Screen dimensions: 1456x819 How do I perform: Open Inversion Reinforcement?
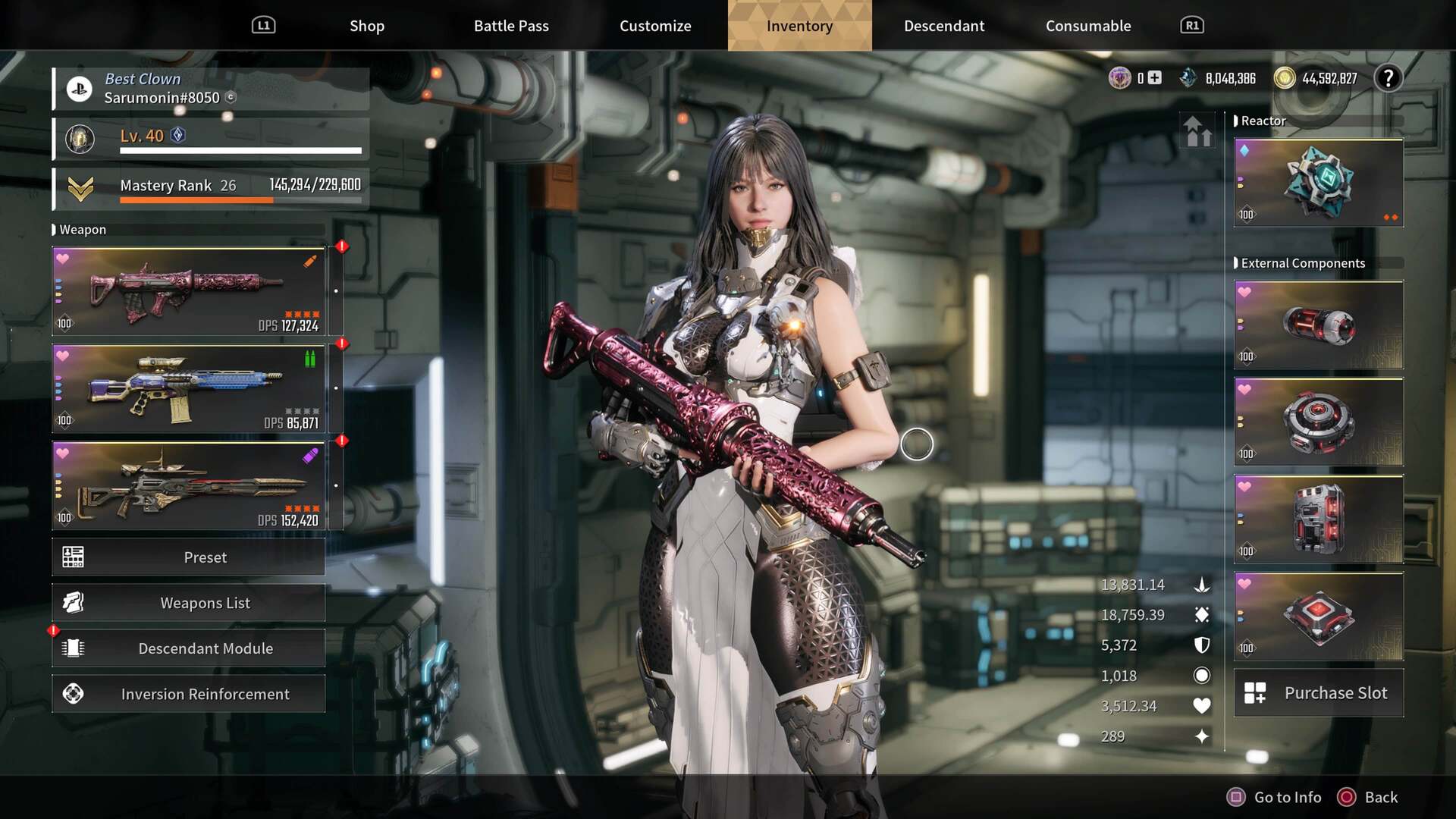(189, 694)
